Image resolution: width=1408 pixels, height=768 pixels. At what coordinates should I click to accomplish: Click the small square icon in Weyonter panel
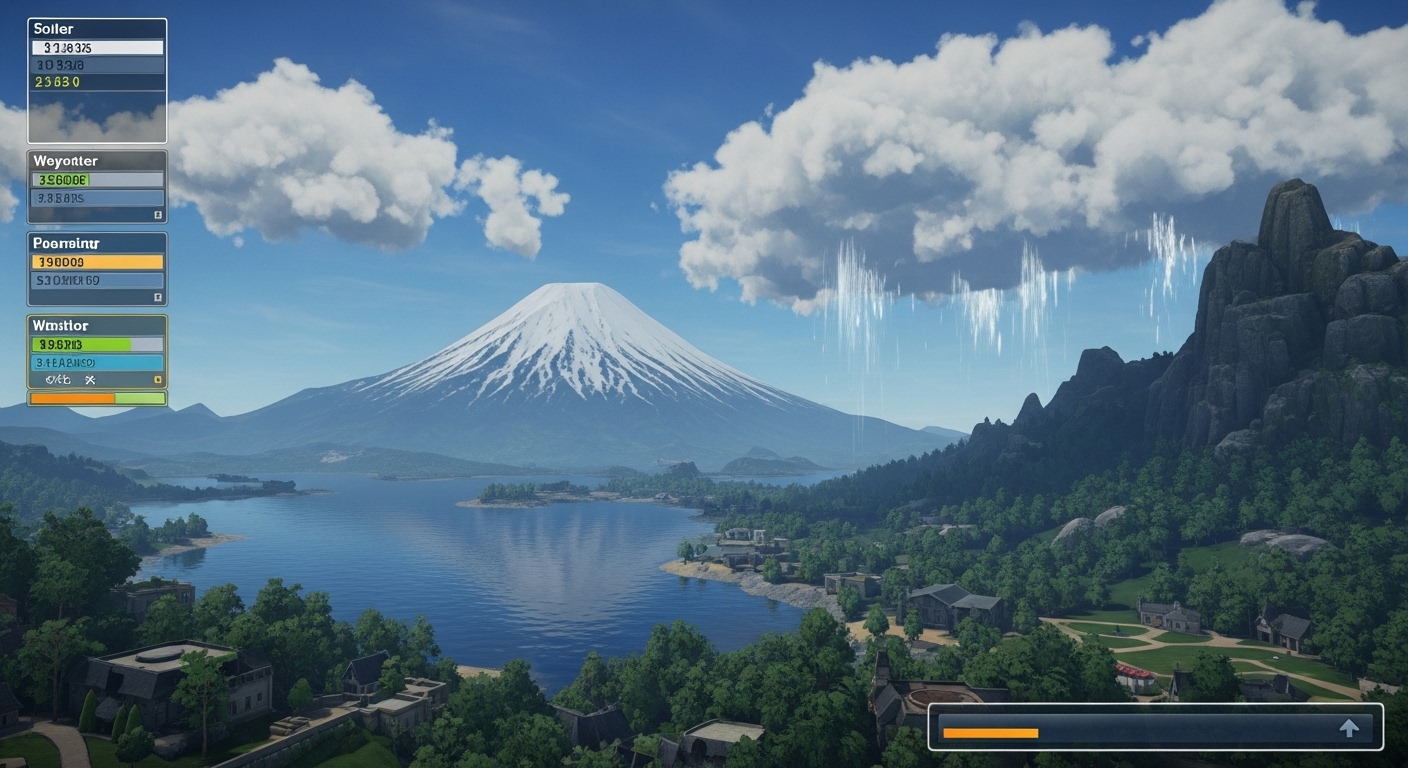pos(157,215)
